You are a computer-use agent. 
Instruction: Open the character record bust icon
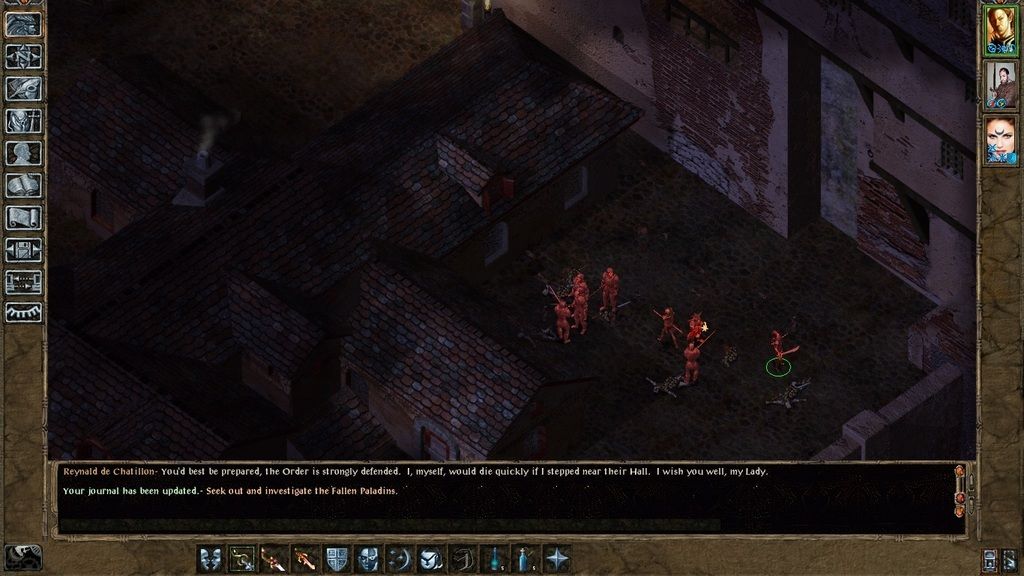tap(24, 153)
